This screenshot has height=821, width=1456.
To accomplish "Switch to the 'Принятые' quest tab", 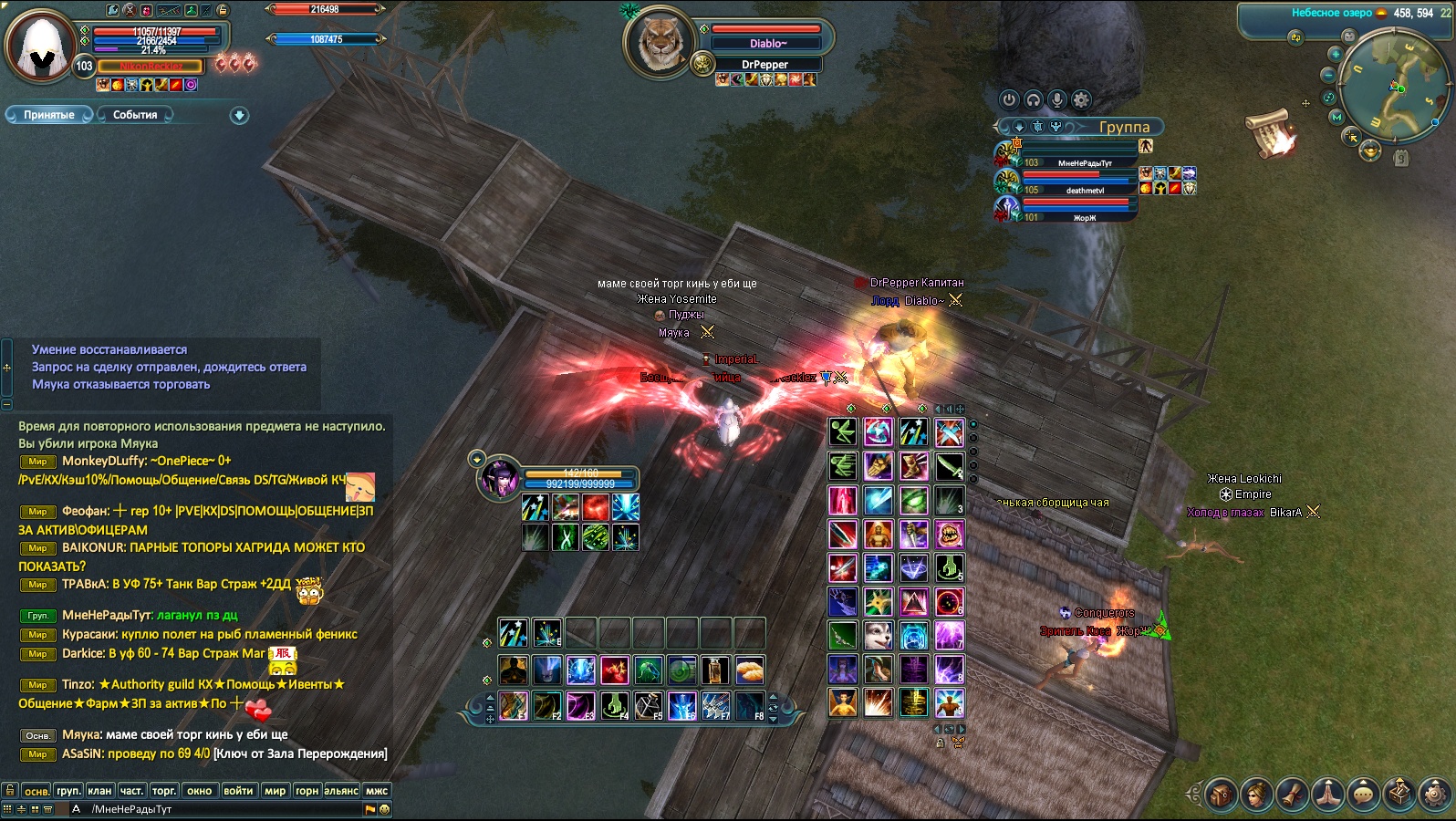I will (x=49, y=115).
